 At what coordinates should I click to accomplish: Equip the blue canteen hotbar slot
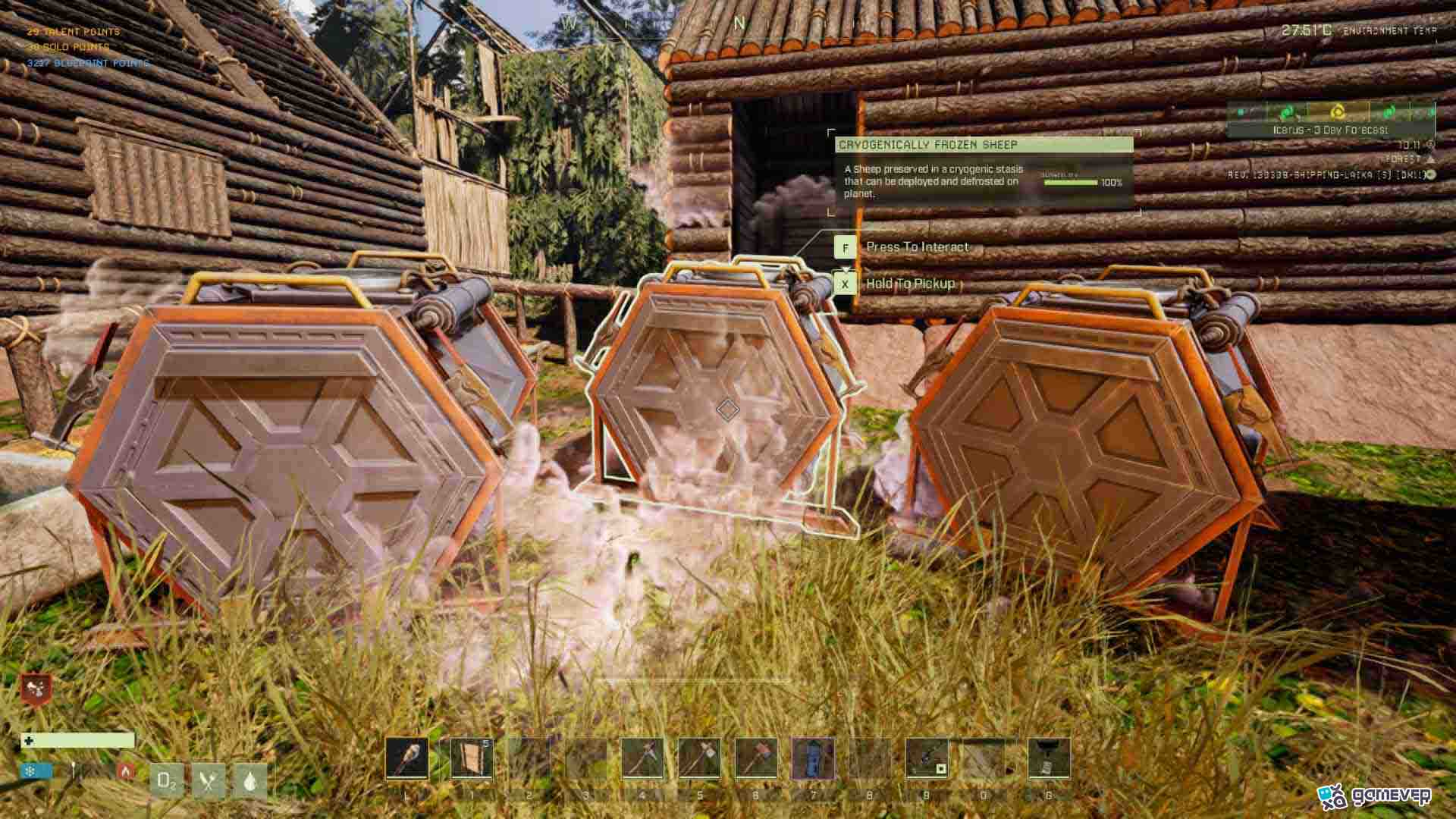click(812, 758)
